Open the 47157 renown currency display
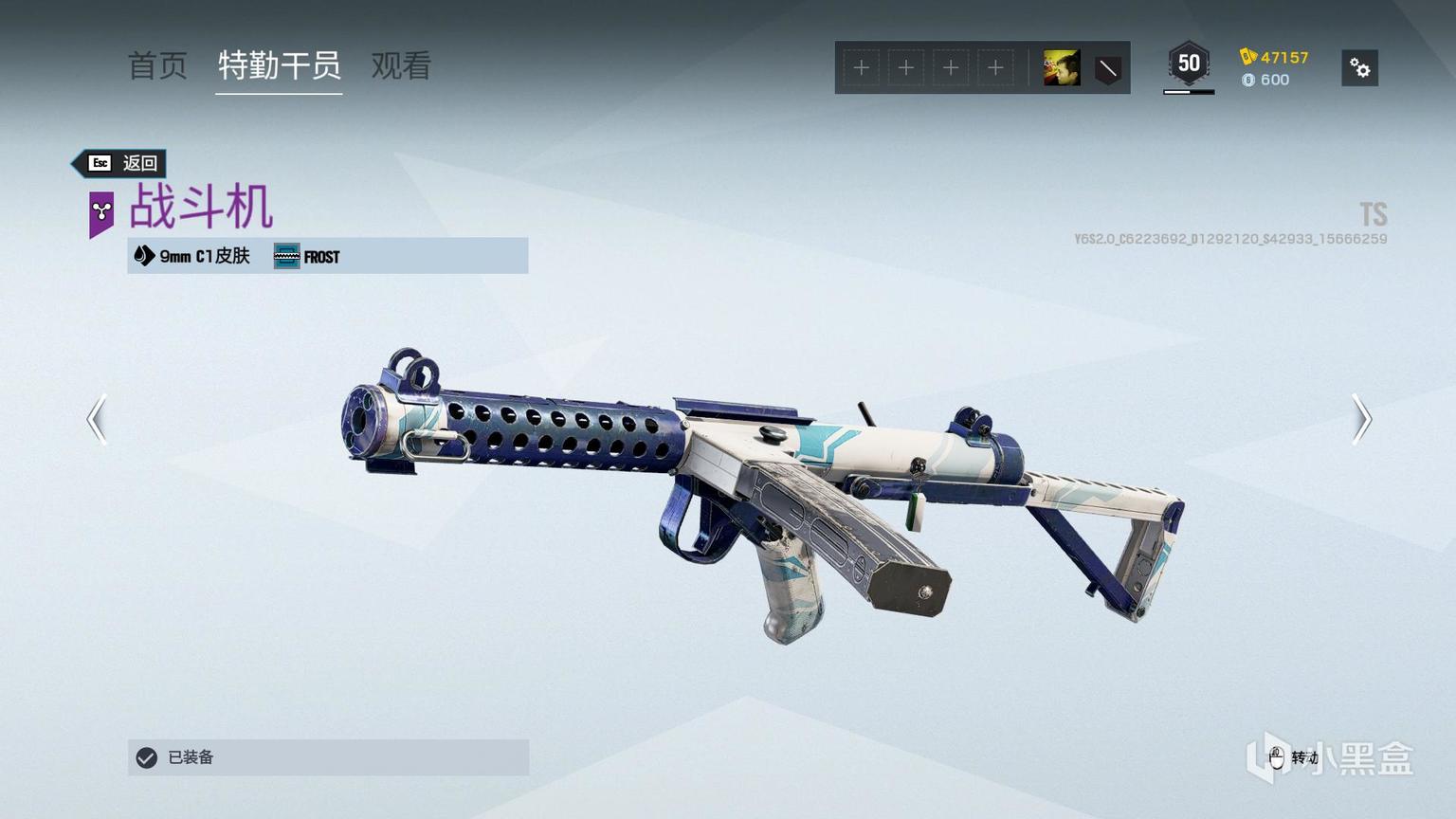 [x=1274, y=57]
